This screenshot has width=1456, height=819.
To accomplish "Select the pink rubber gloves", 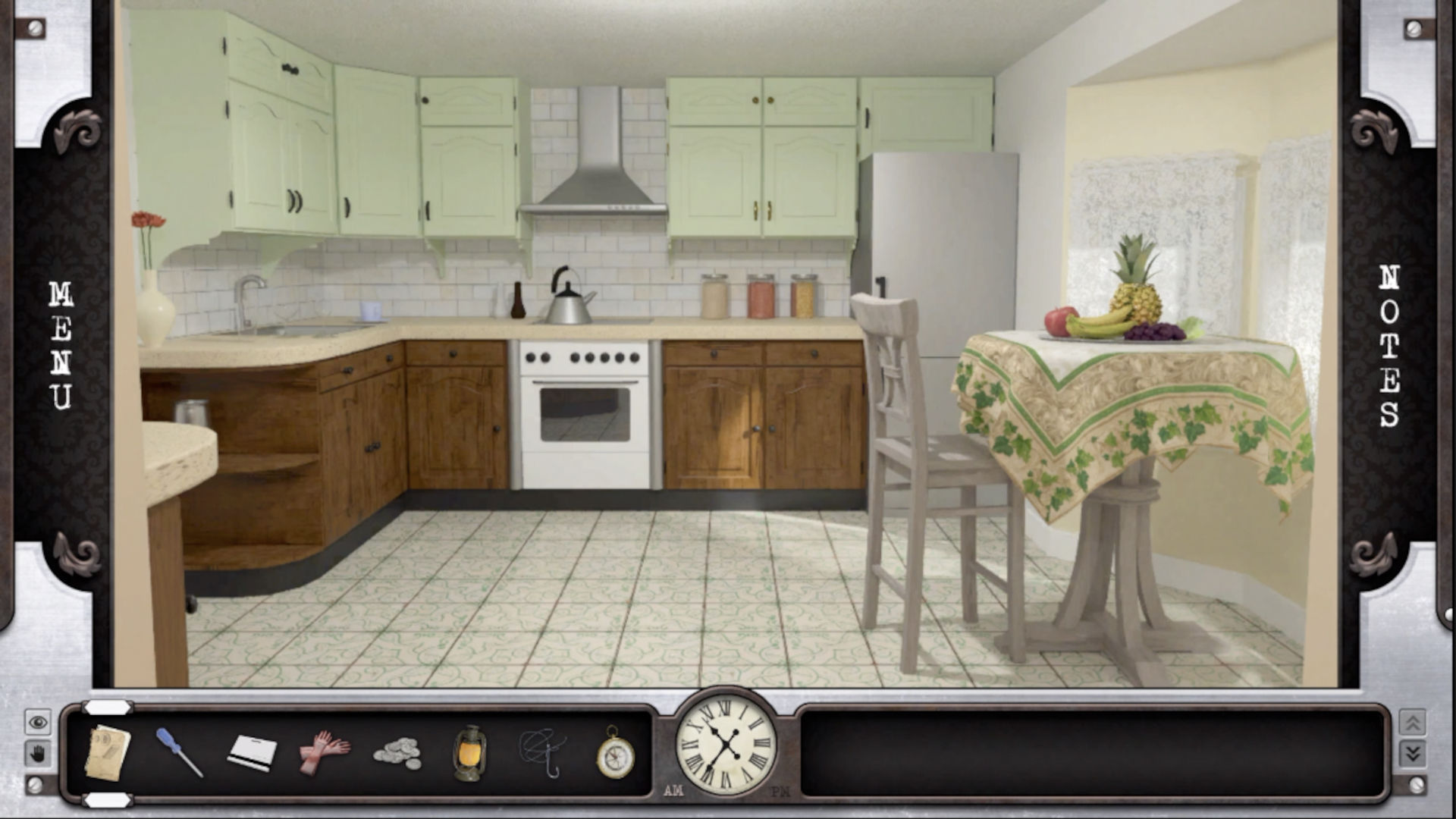I will 324,752.
